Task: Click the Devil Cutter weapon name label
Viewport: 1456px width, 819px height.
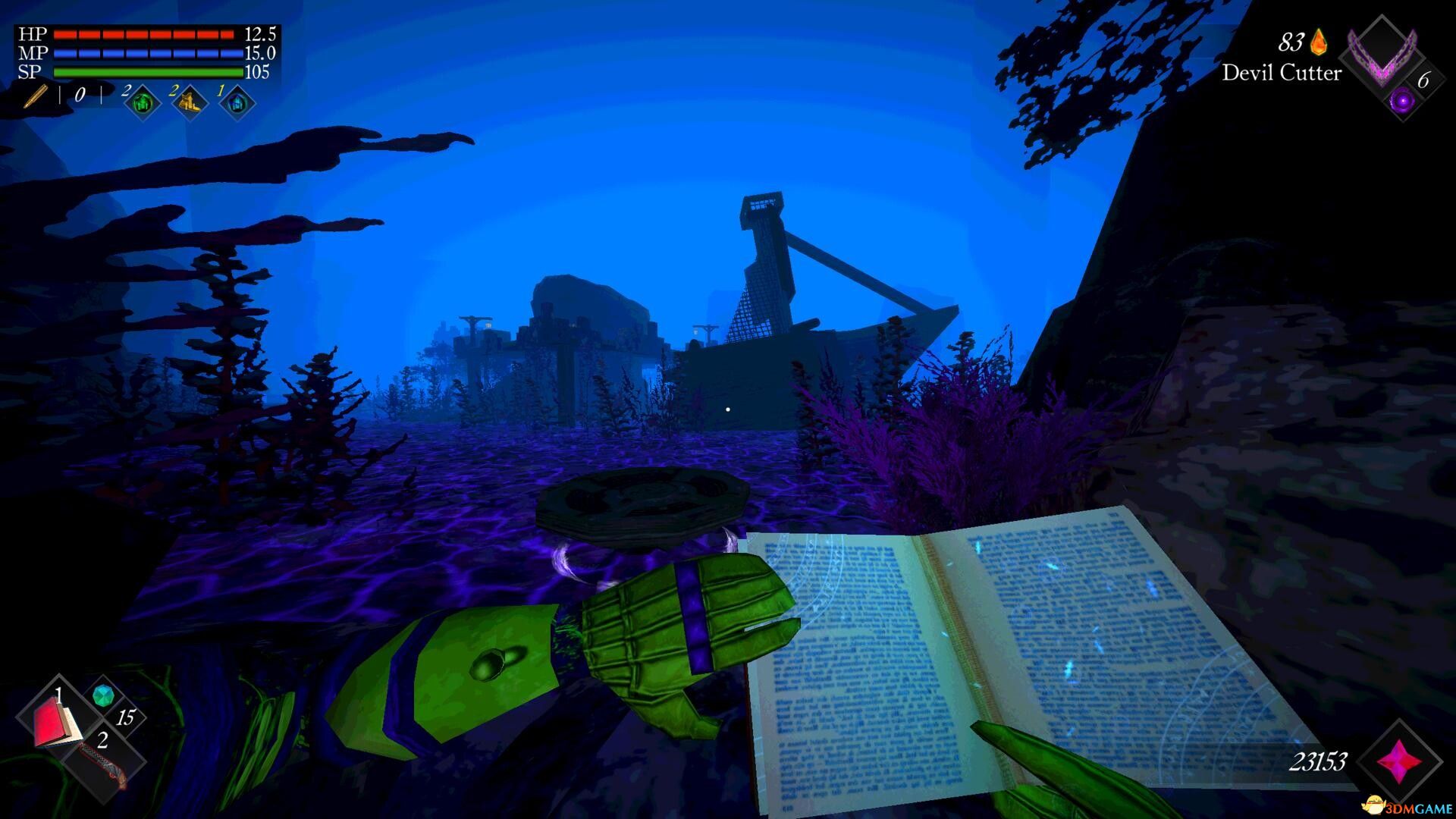Action: tap(1282, 74)
